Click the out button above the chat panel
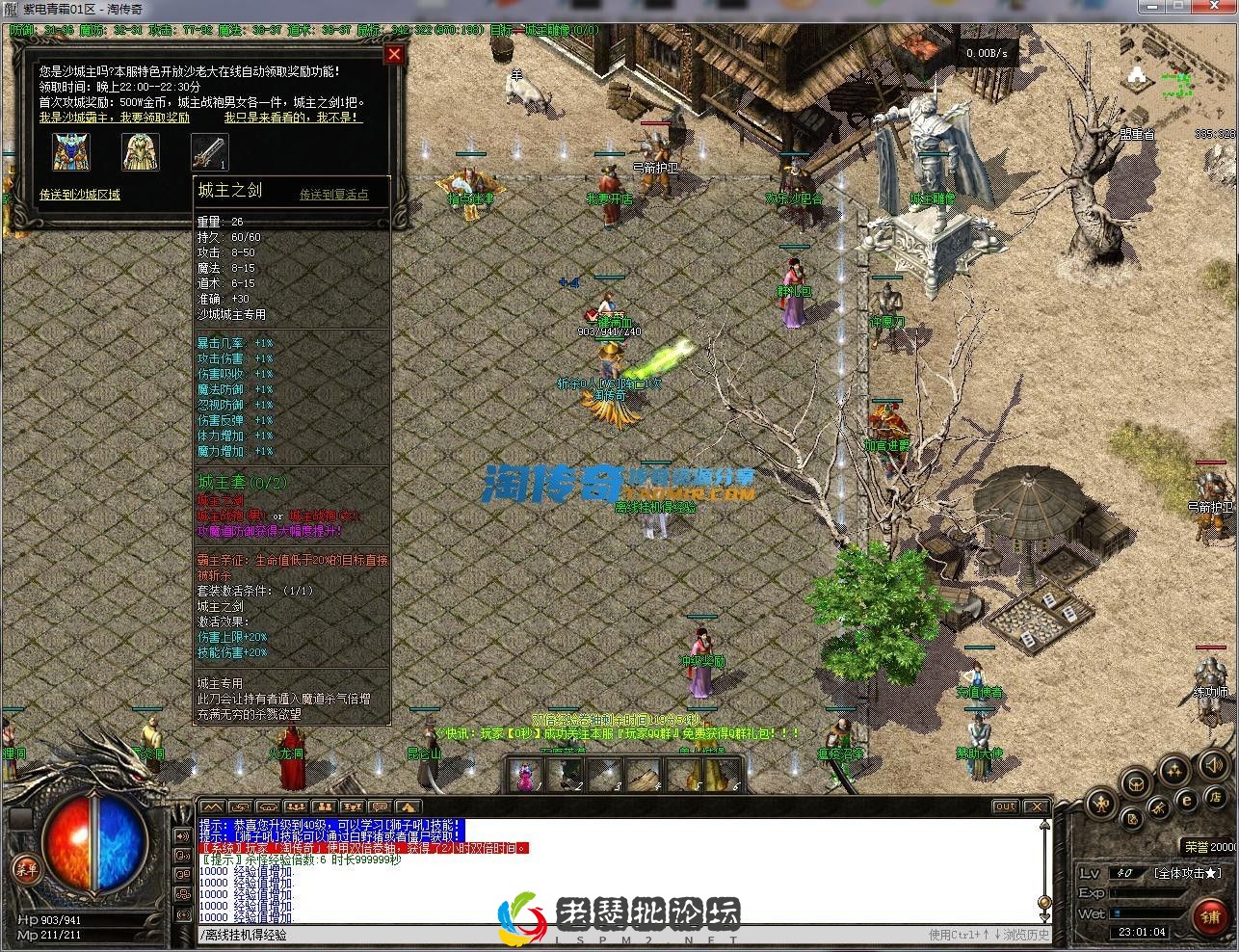This screenshot has width=1239, height=952. tap(1005, 807)
